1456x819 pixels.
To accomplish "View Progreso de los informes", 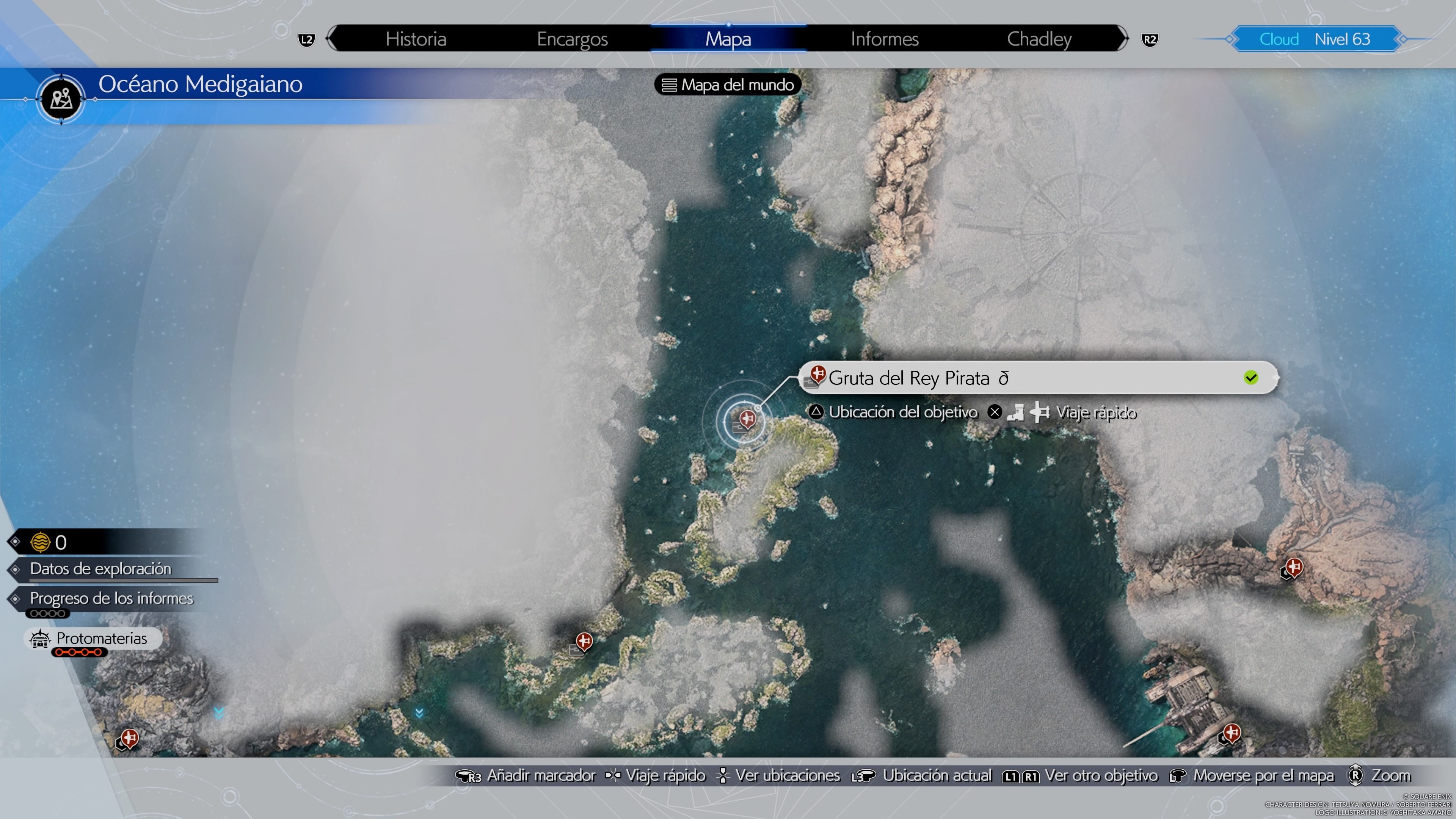I will point(111,598).
